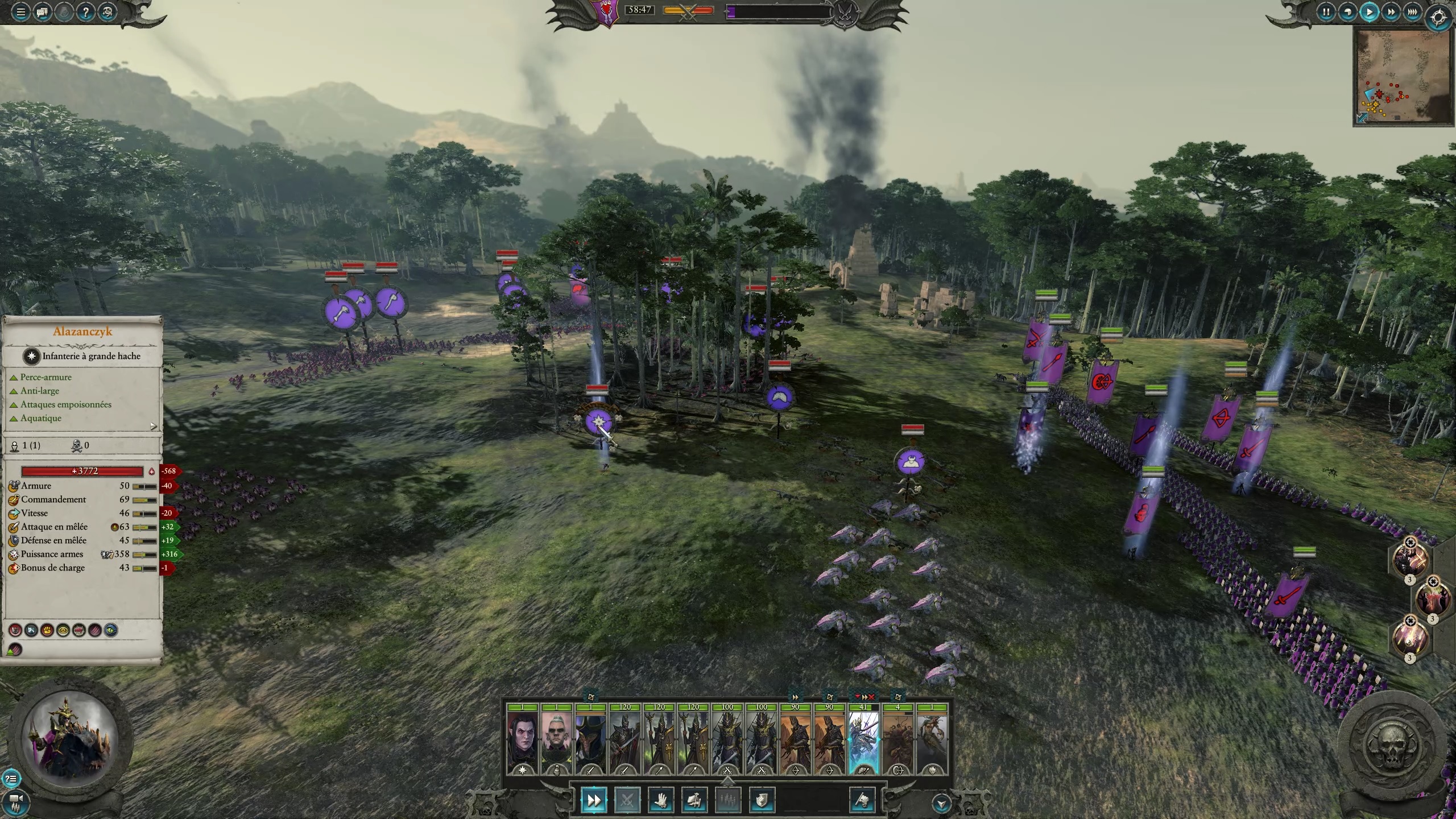Open the question mark help button

pyautogui.click(x=85, y=12)
